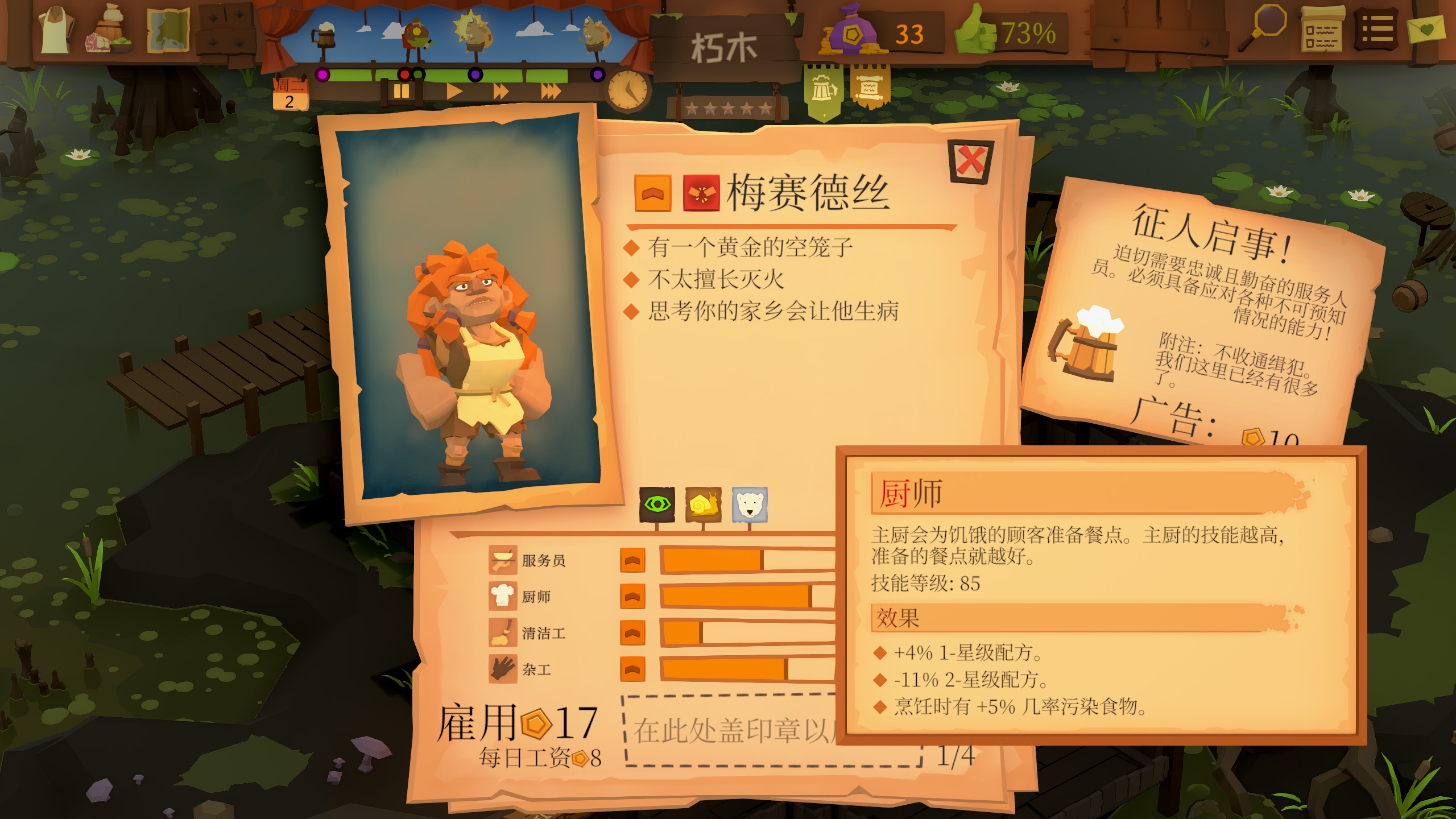Expand the rank chevron beside the 服务员 bar
Screen dimensions: 1456x819
(633, 561)
